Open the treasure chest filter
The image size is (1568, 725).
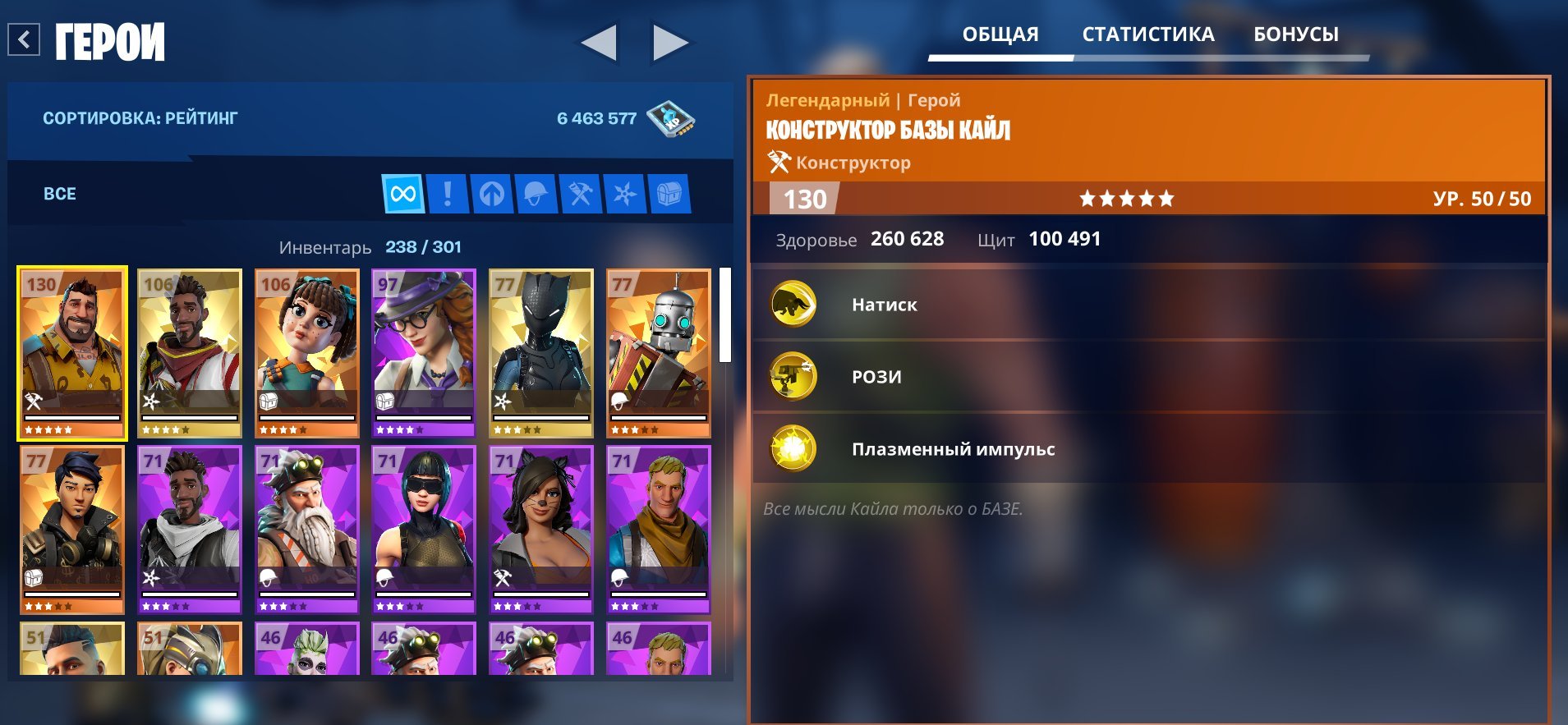[671, 195]
